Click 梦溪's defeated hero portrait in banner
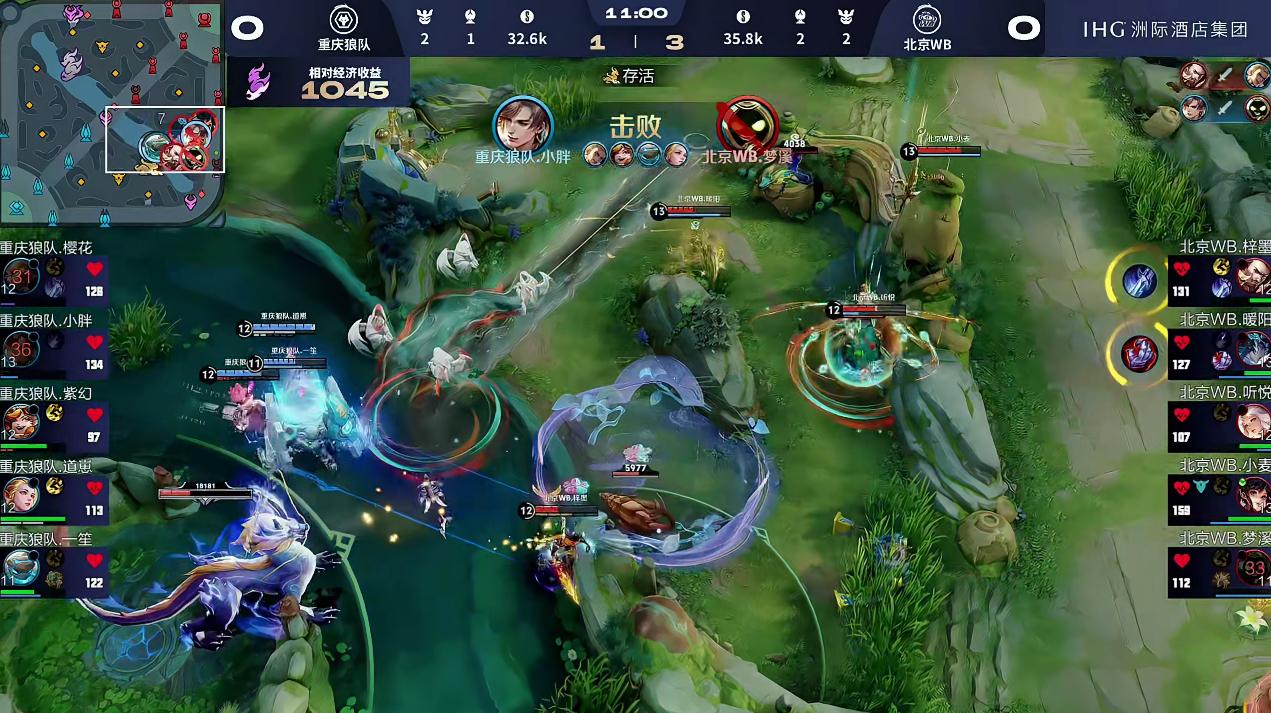Image resolution: width=1271 pixels, height=713 pixels. [x=748, y=124]
